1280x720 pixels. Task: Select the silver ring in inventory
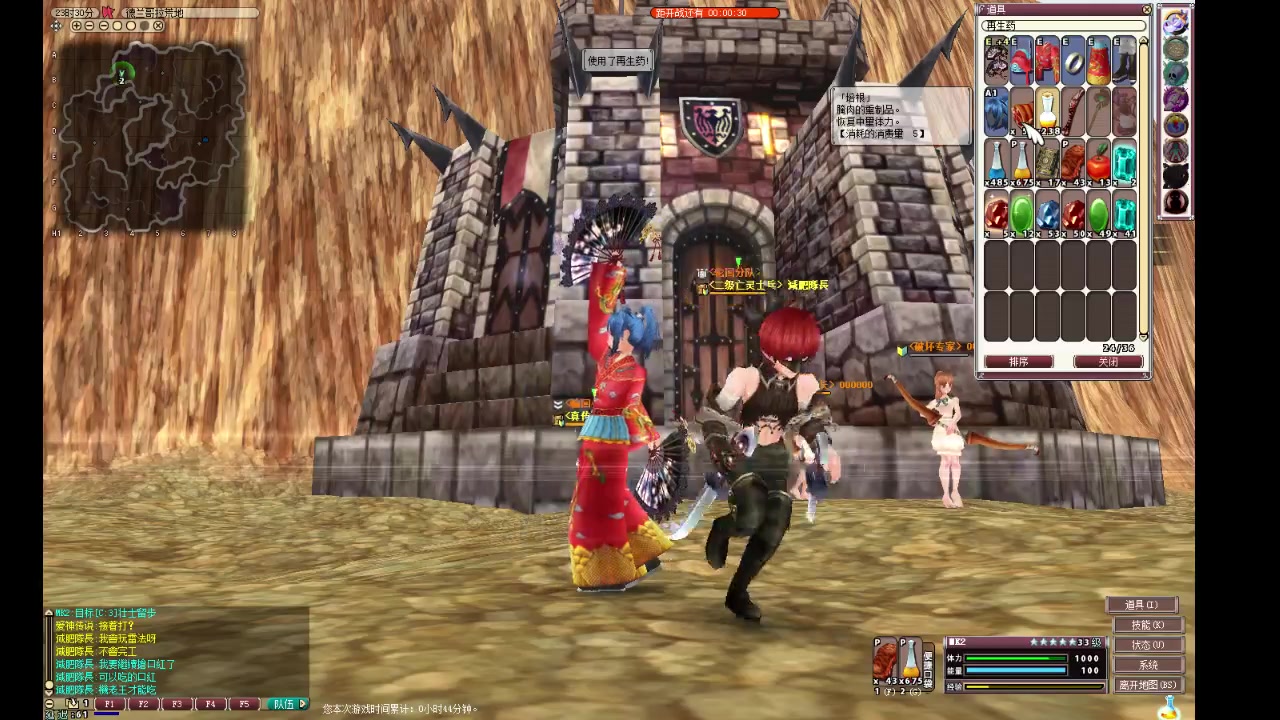click(x=1072, y=62)
